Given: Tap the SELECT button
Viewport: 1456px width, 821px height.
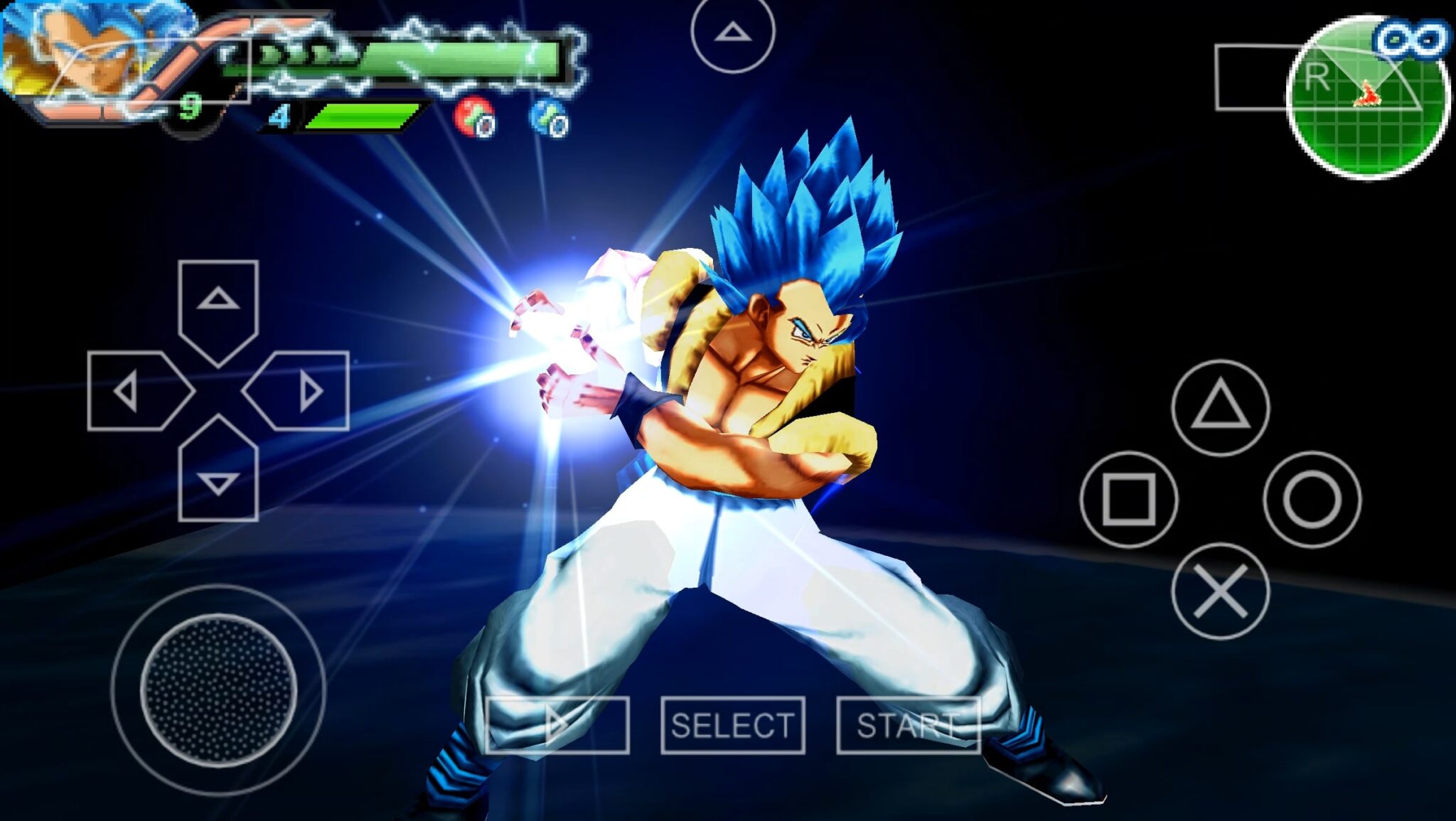Looking at the screenshot, I should (x=732, y=725).
